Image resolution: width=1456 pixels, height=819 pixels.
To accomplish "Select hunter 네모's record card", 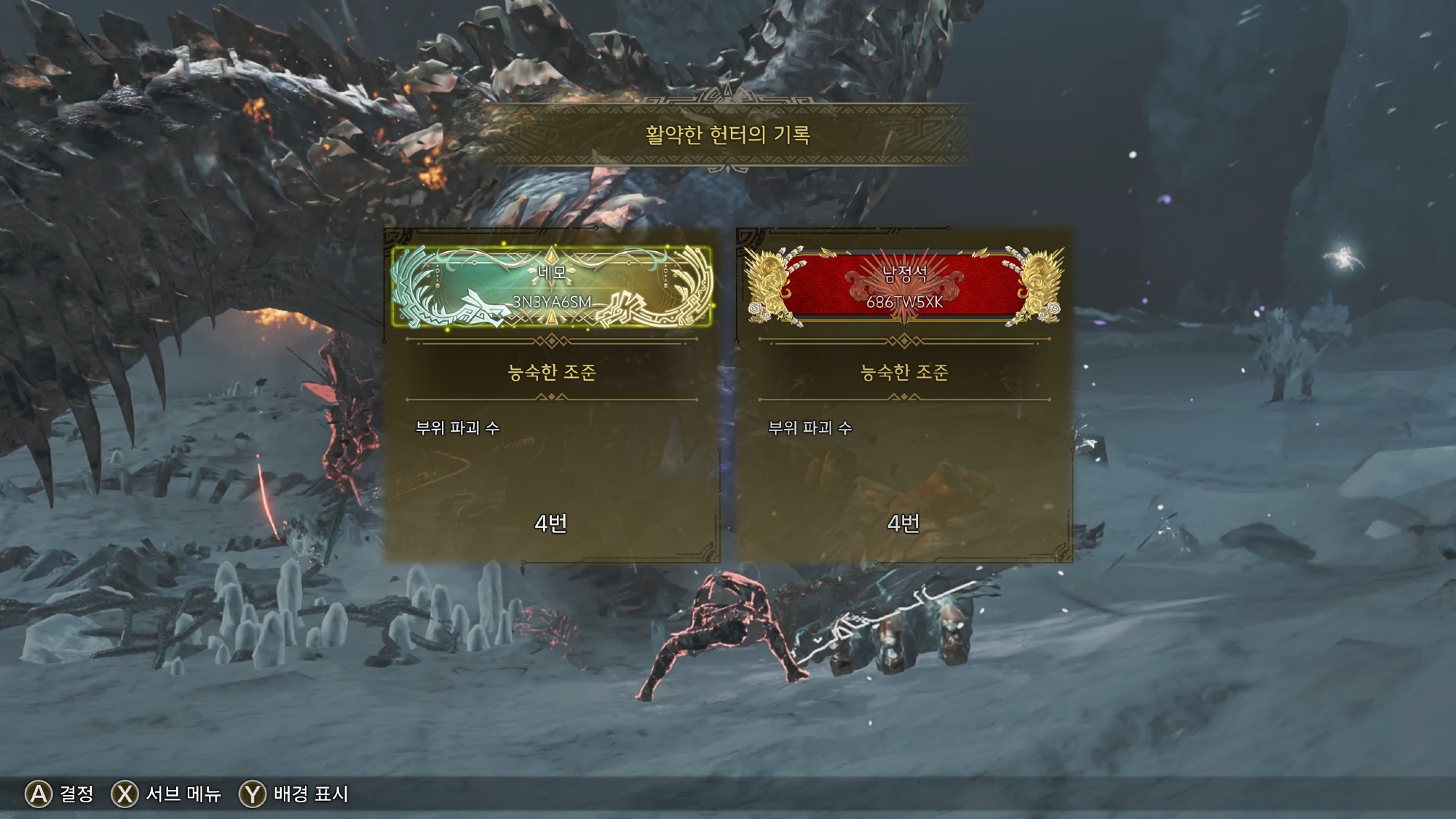I will (x=551, y=397).
